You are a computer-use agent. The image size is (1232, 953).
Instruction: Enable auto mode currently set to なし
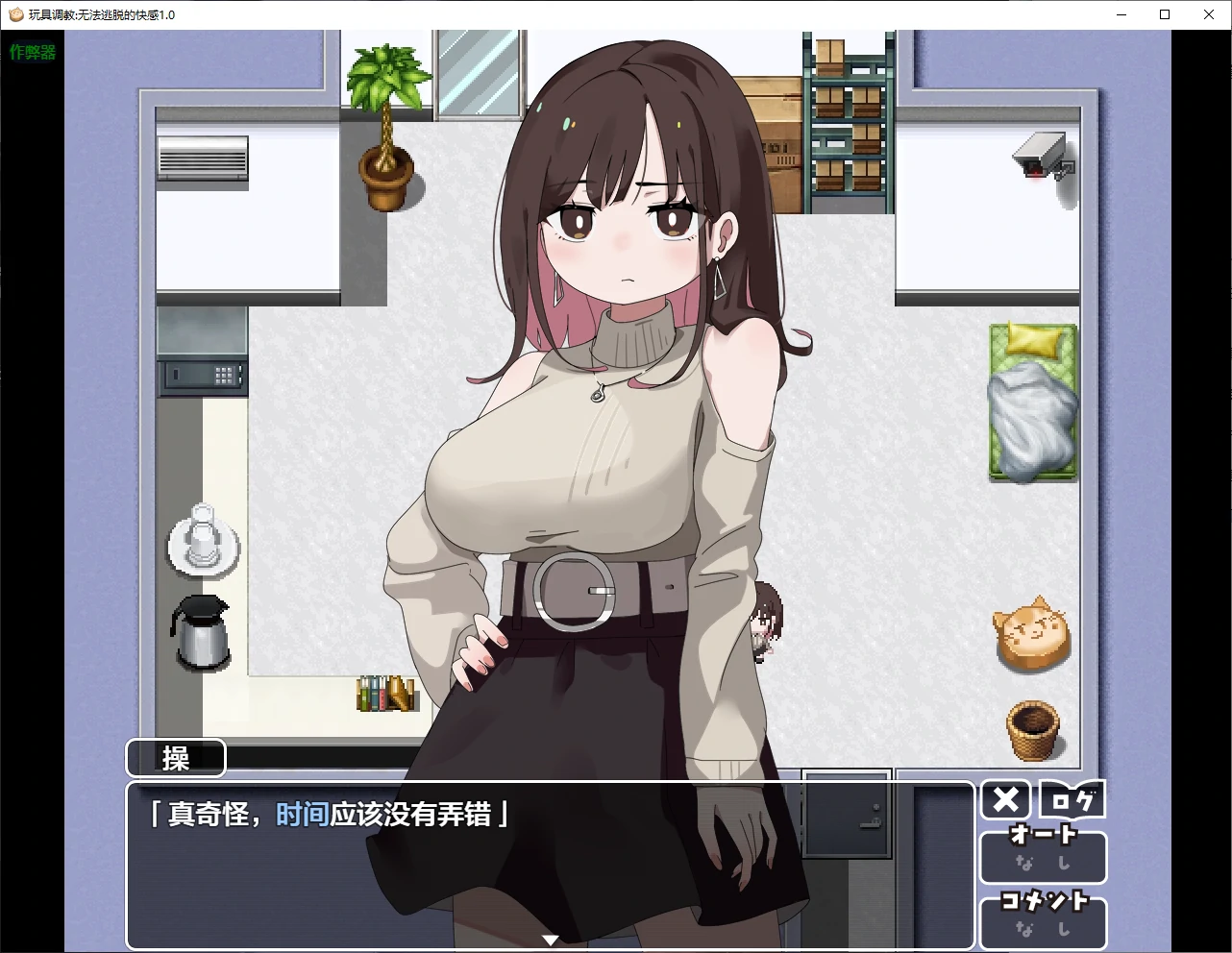tap(1043, 863)
